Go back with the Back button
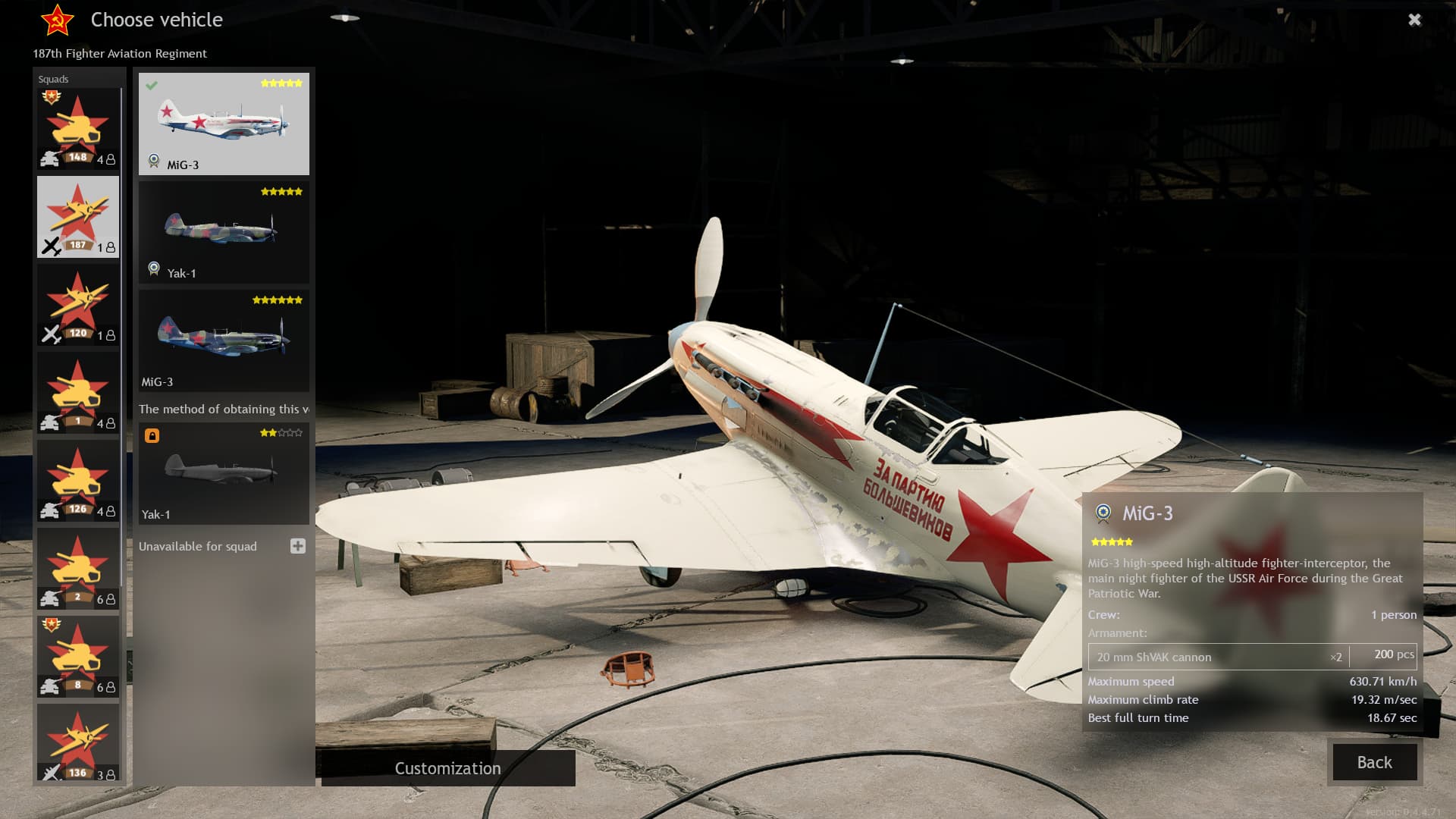The image size is (1456, 819). [1374, 762]
